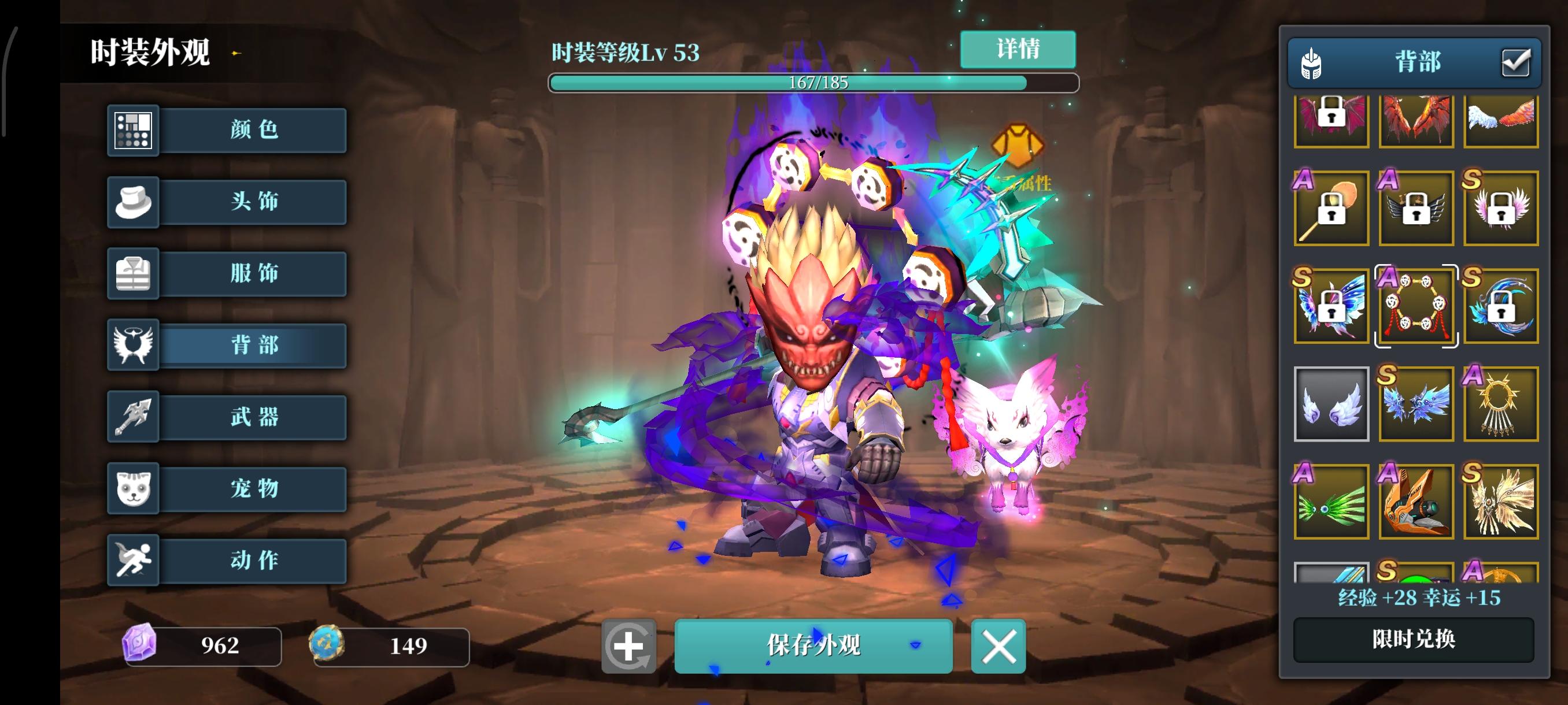
Task: Open the 头饰 (Headwear) category icon
Action: click(x=135, y=201)
